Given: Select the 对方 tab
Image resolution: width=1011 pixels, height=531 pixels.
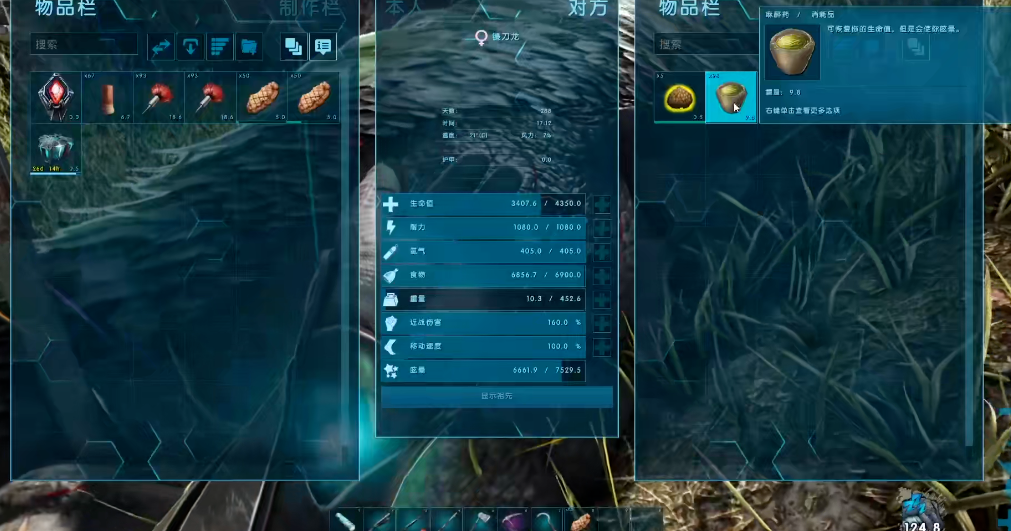Looking at the screenshot, I should 588,8.
